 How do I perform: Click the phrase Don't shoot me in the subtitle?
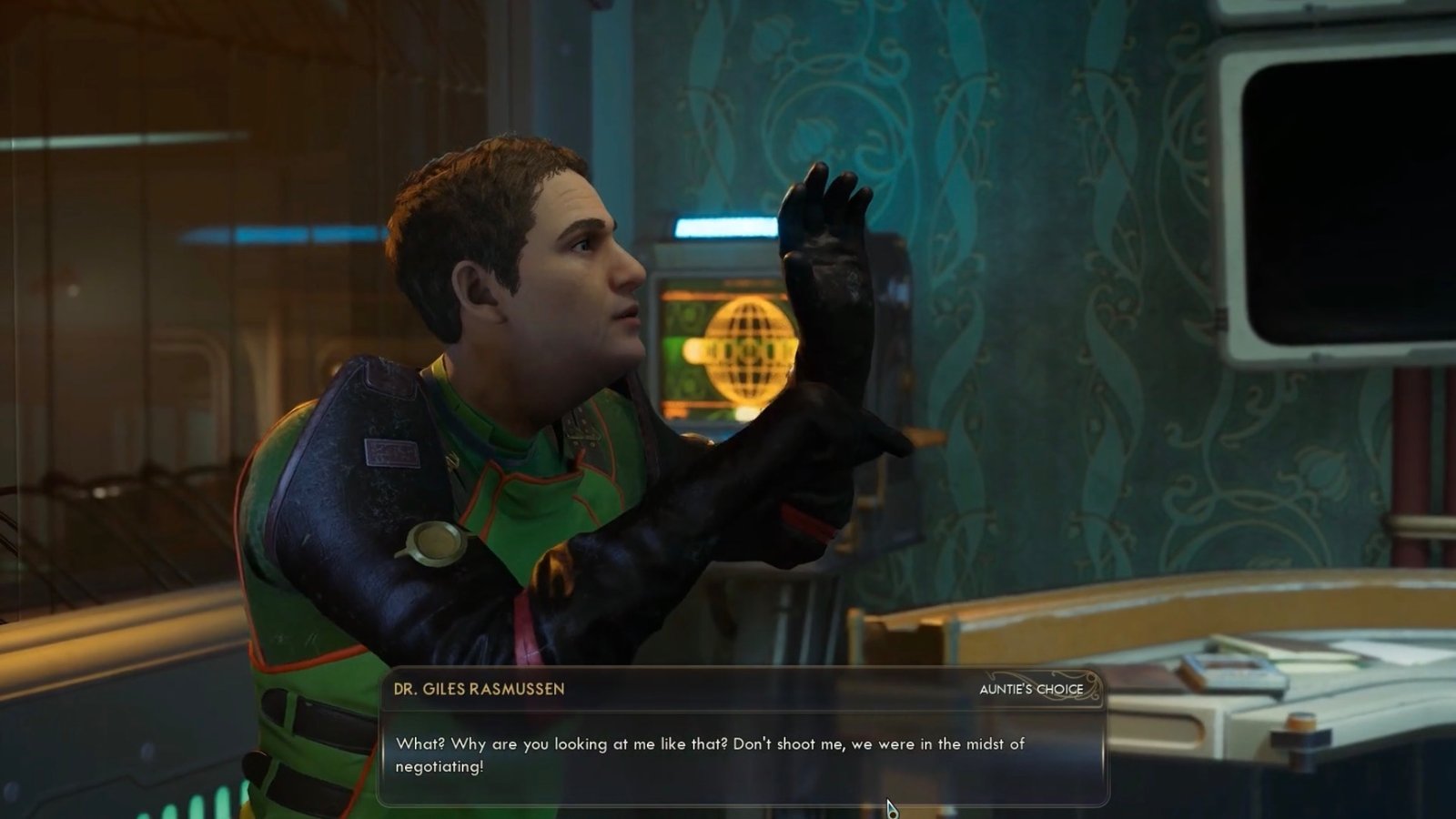(788, 742)
